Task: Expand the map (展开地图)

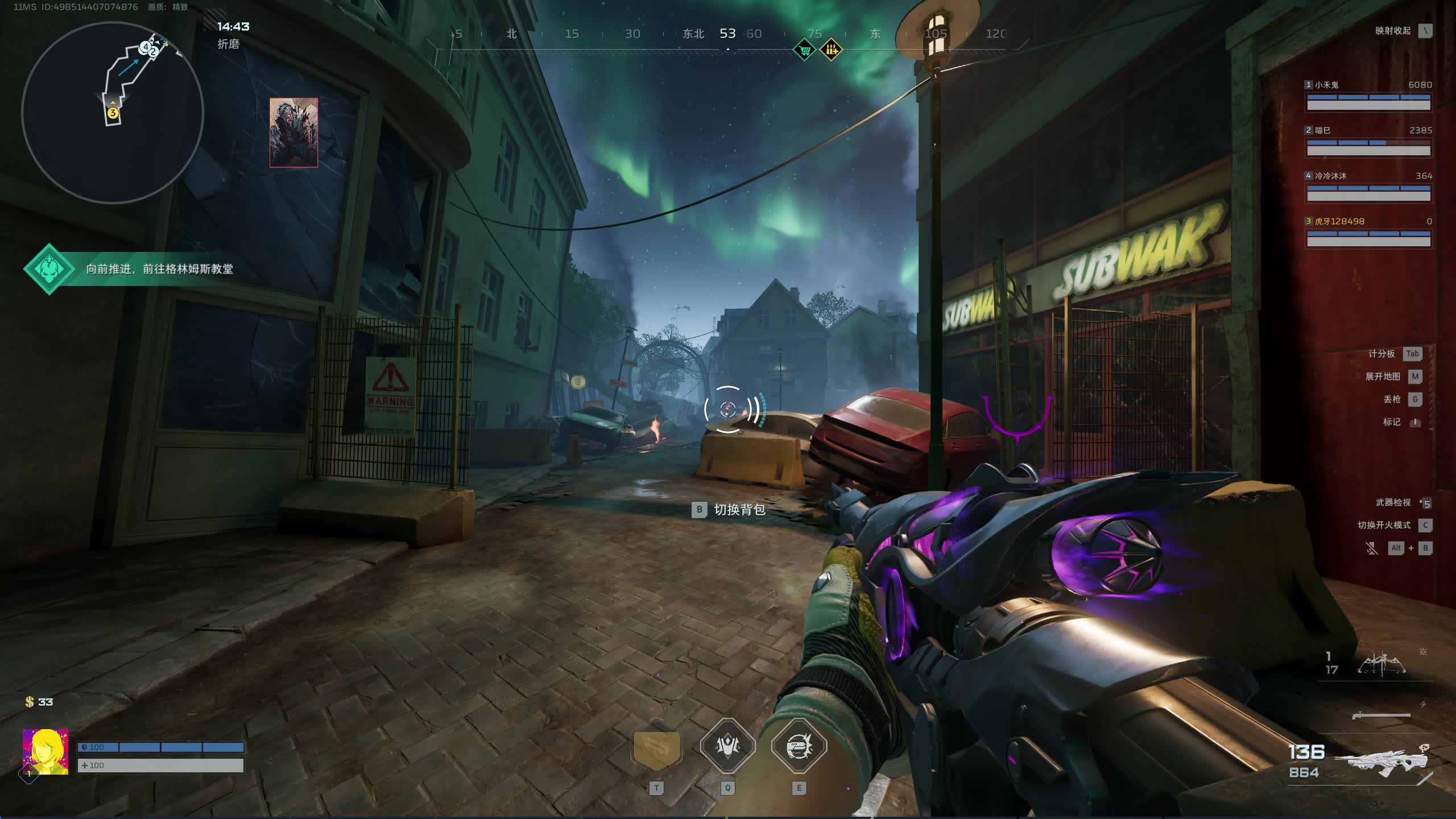Action: pos(1414,377)
